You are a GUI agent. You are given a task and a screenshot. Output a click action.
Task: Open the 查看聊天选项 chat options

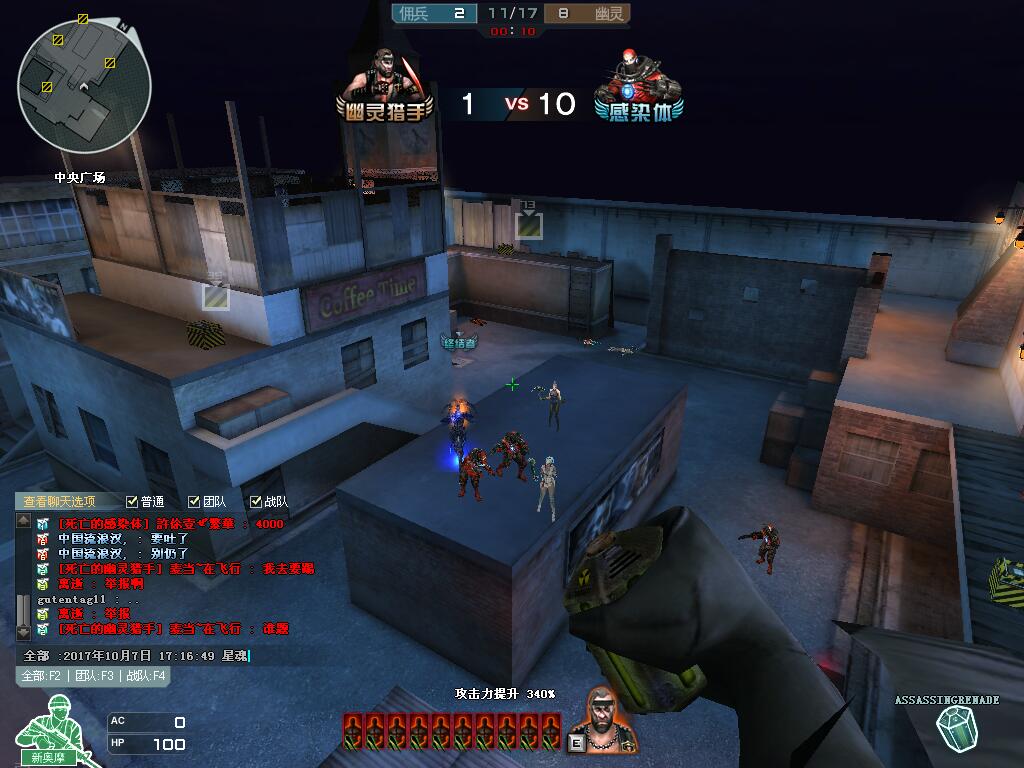click(60, 502)
